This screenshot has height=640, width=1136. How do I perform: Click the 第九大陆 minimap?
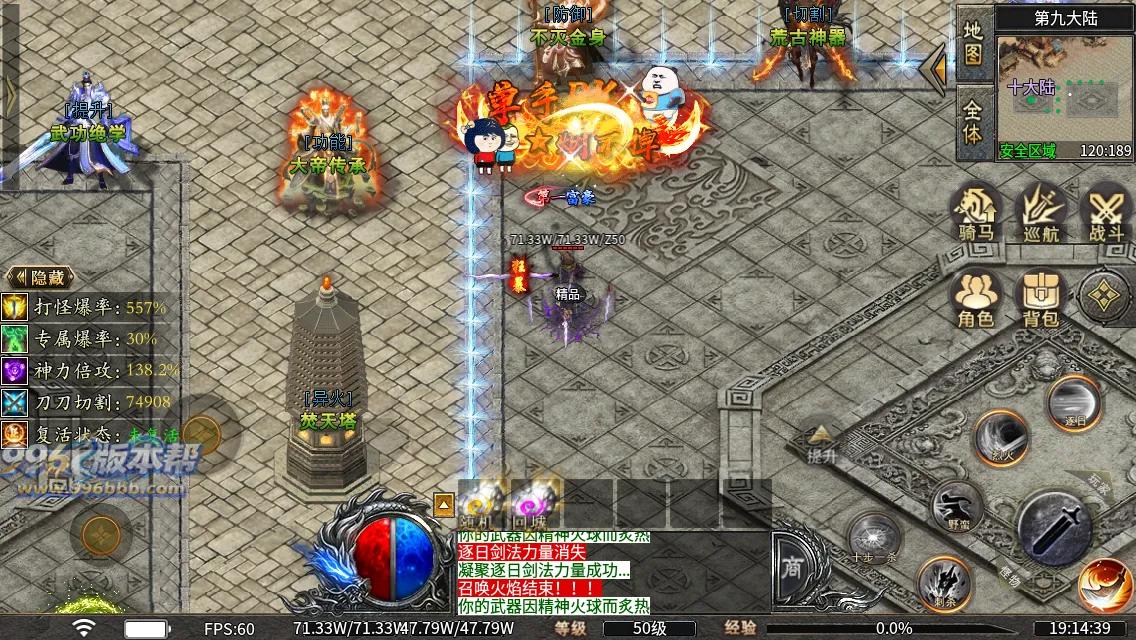pyautogui.click(x=1064, y=90)
